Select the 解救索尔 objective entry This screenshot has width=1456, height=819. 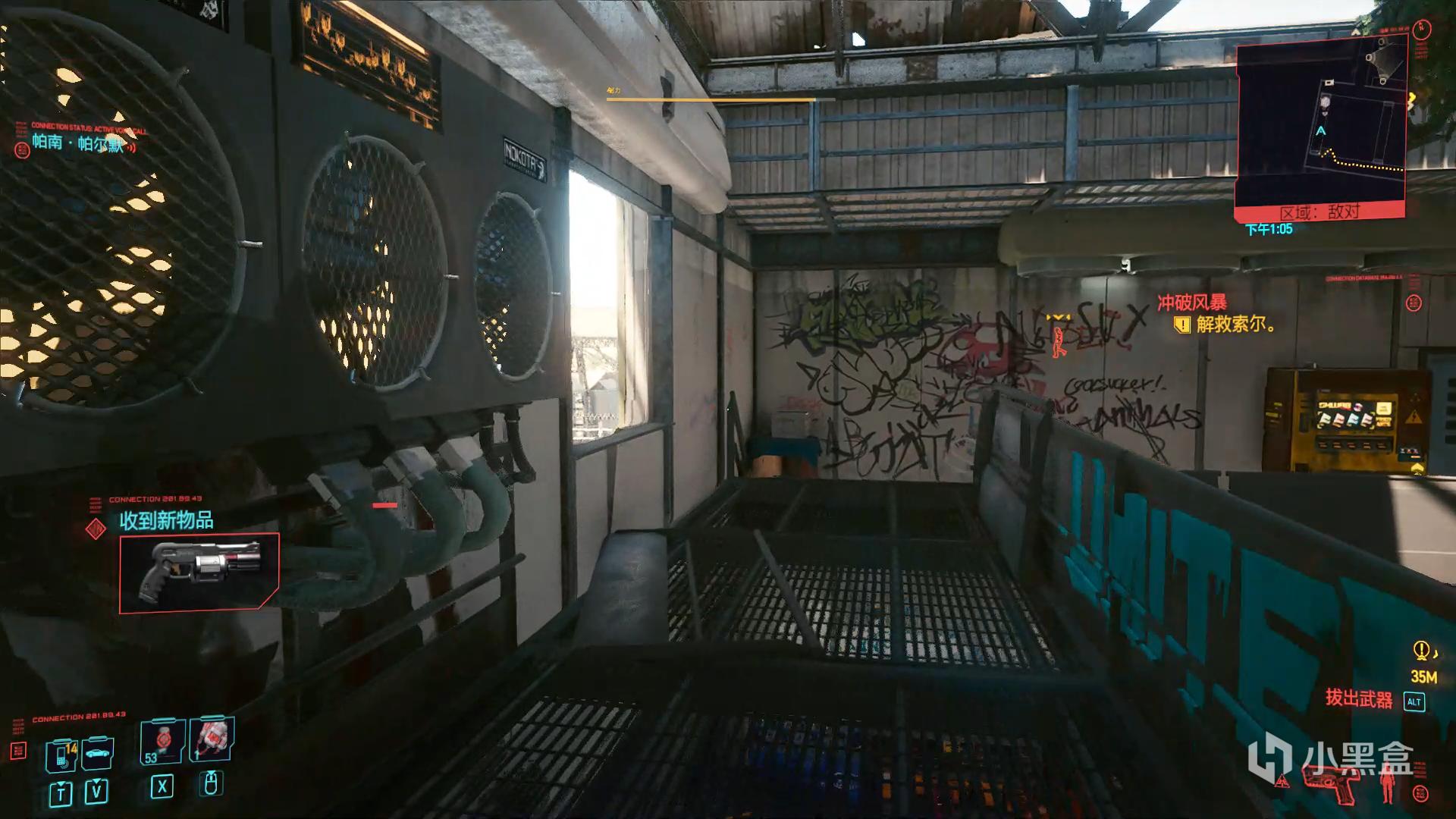click(x=1235, y=325)
